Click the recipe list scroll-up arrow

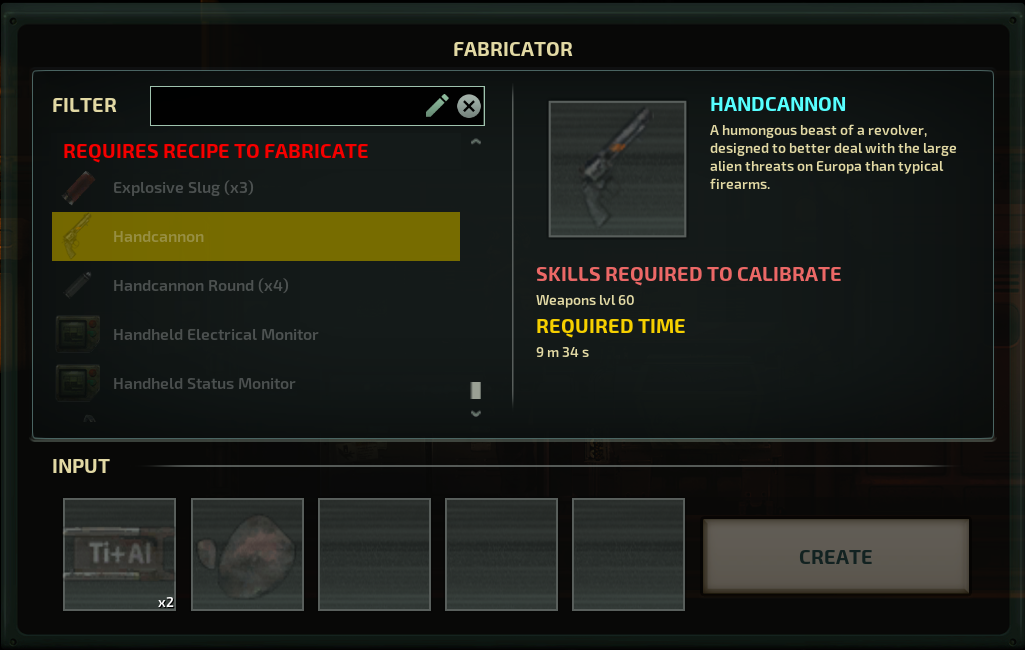tap(476, 142)
